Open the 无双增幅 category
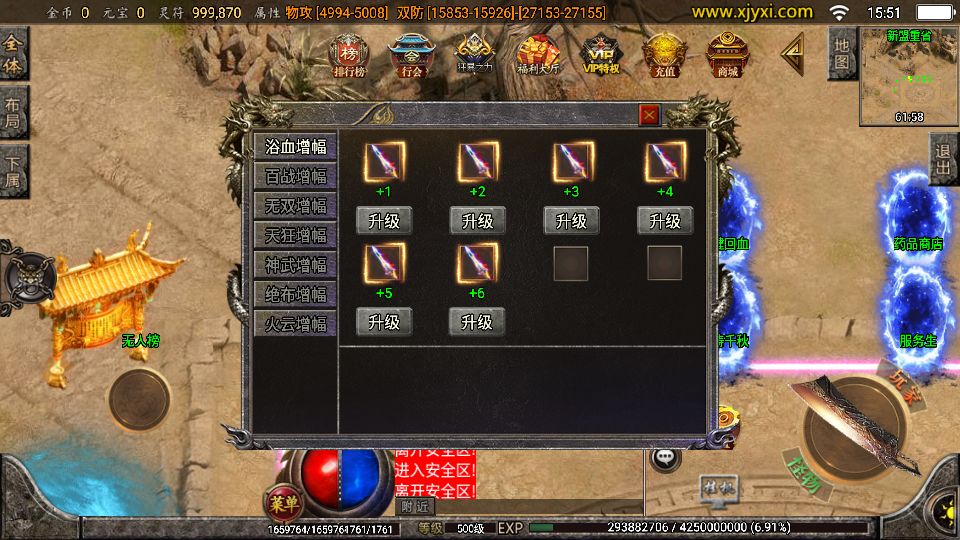The image size is (960, 540). 295,206
